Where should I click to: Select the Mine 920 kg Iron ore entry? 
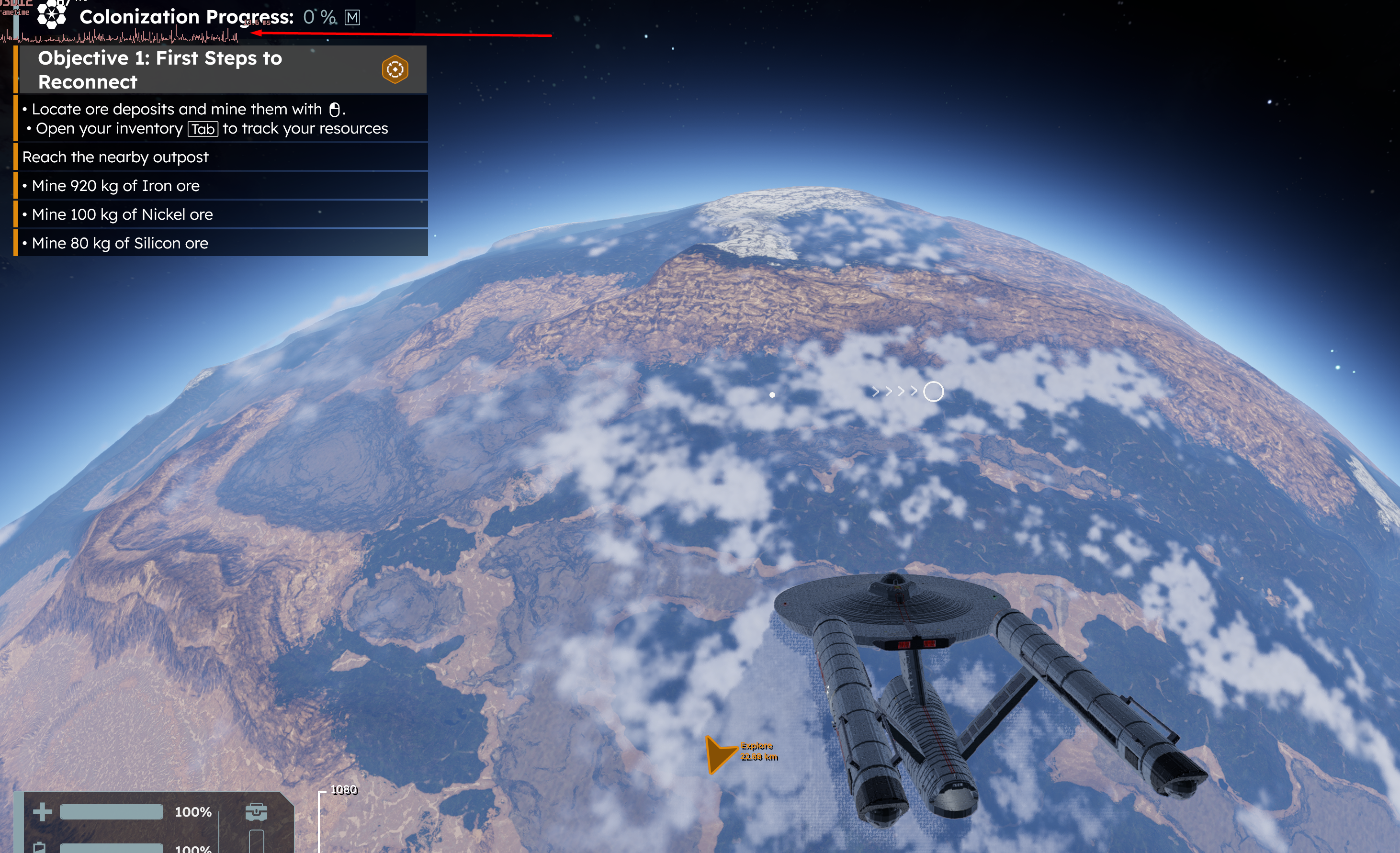point(115,186)
